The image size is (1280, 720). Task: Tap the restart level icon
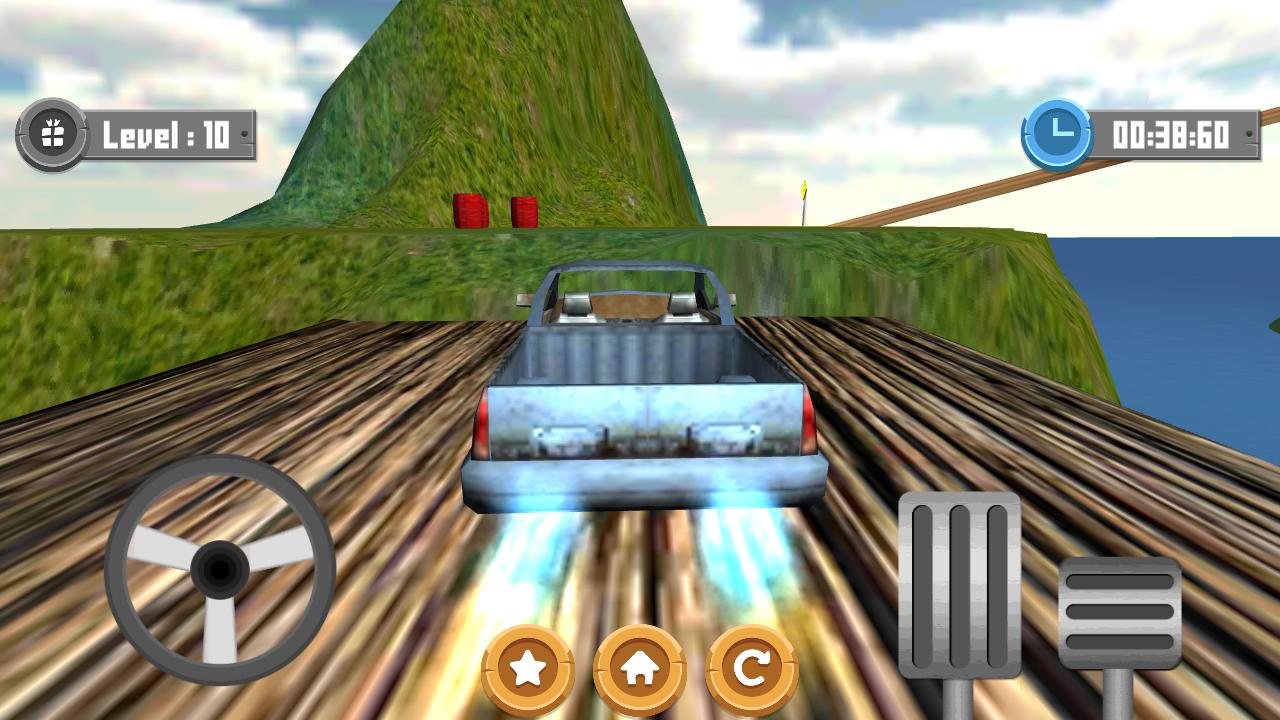click(x=753, y=668)
